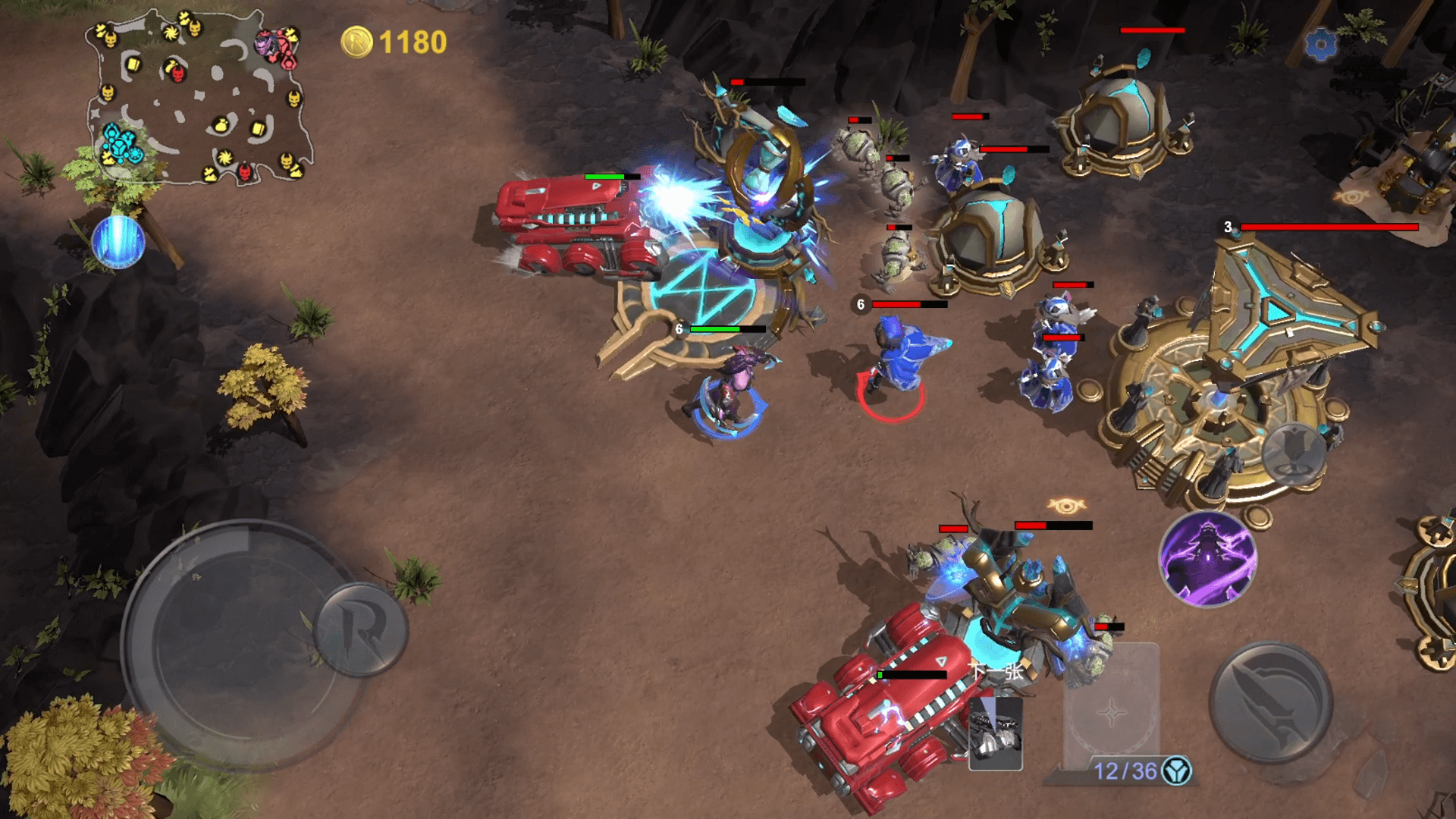Tap the dagger attack button
Viewport: 1456px width, 819px height.
click(1270, 702)
